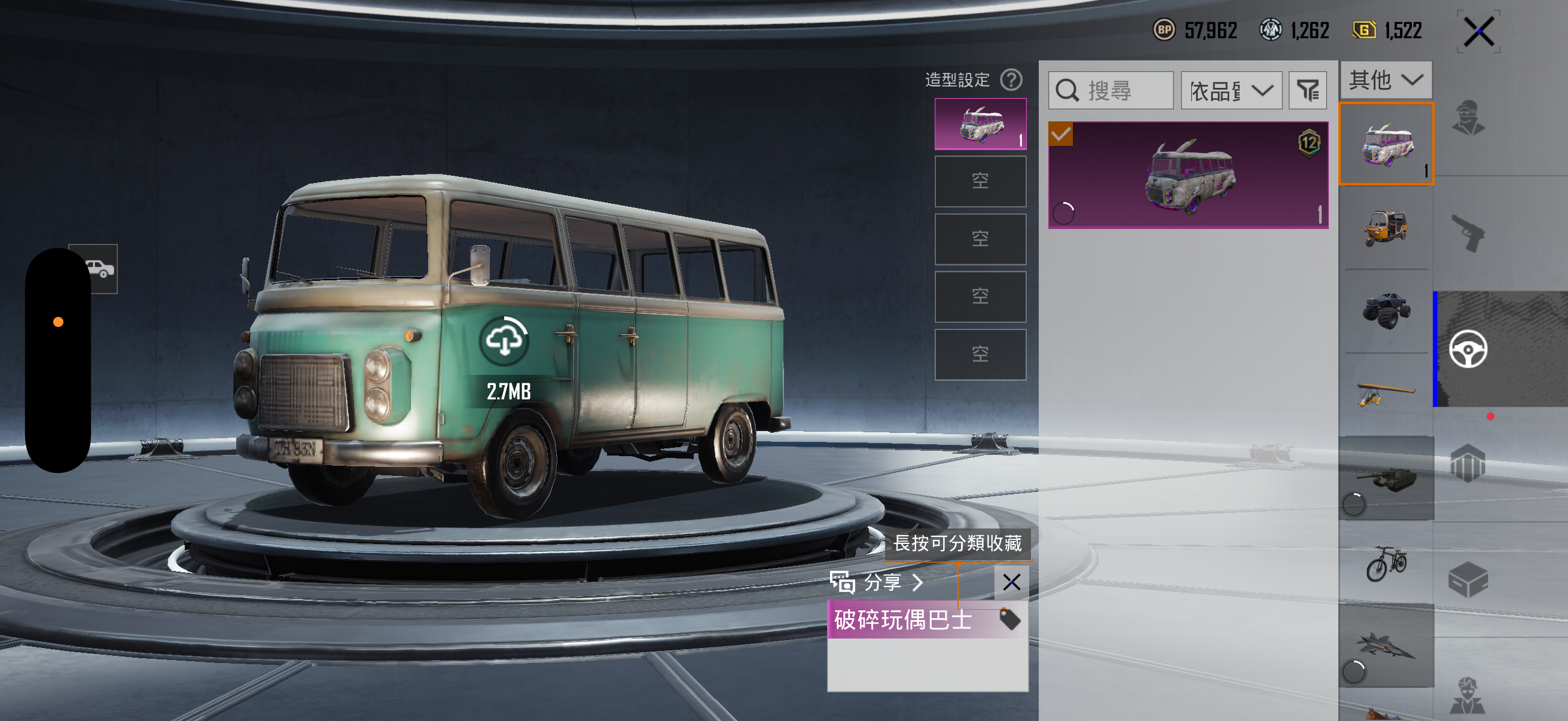
Task: Open the filter options
Action: coord(1307,91)
